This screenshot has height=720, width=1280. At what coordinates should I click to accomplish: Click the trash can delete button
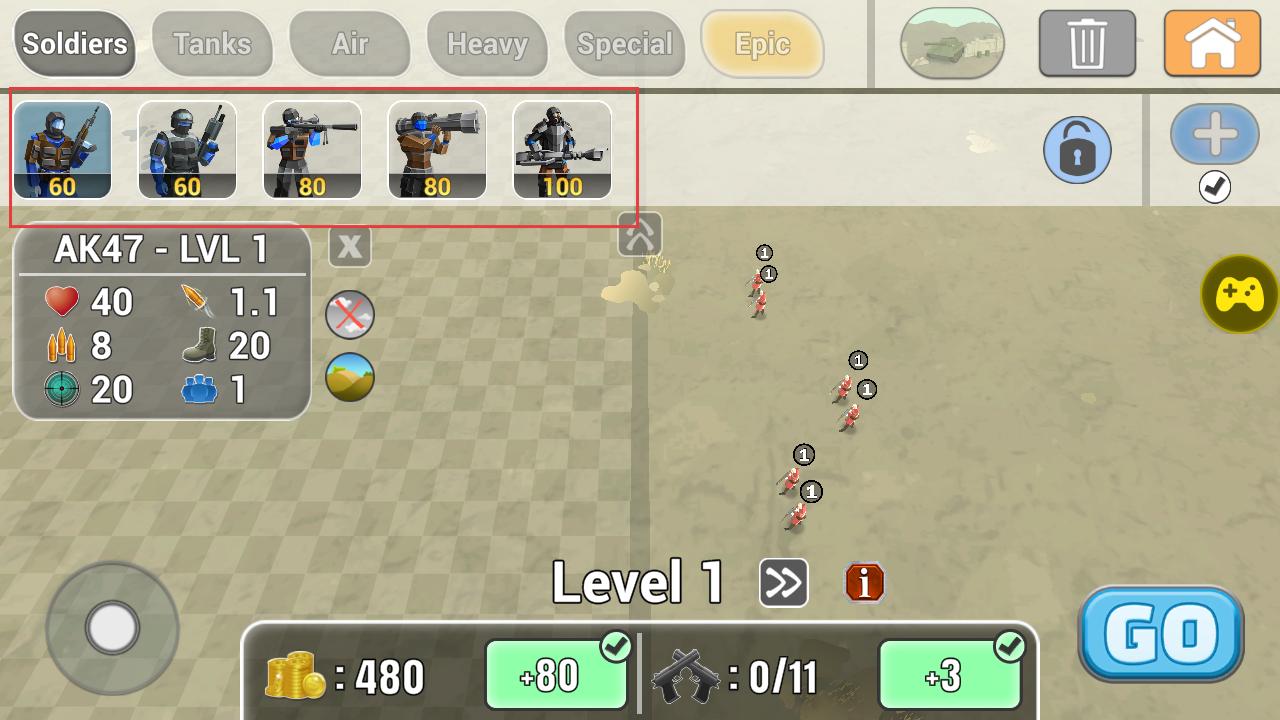[1087, 44]
